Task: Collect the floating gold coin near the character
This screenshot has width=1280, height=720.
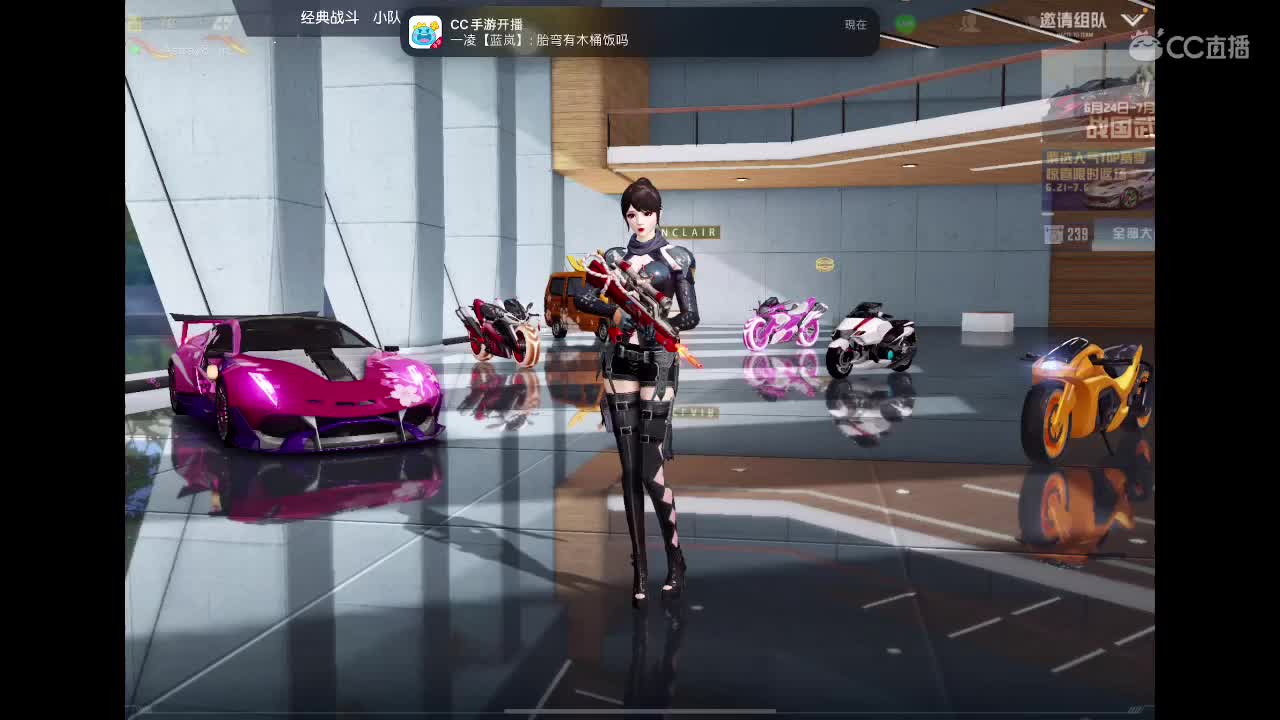Action: pos(823,265)
